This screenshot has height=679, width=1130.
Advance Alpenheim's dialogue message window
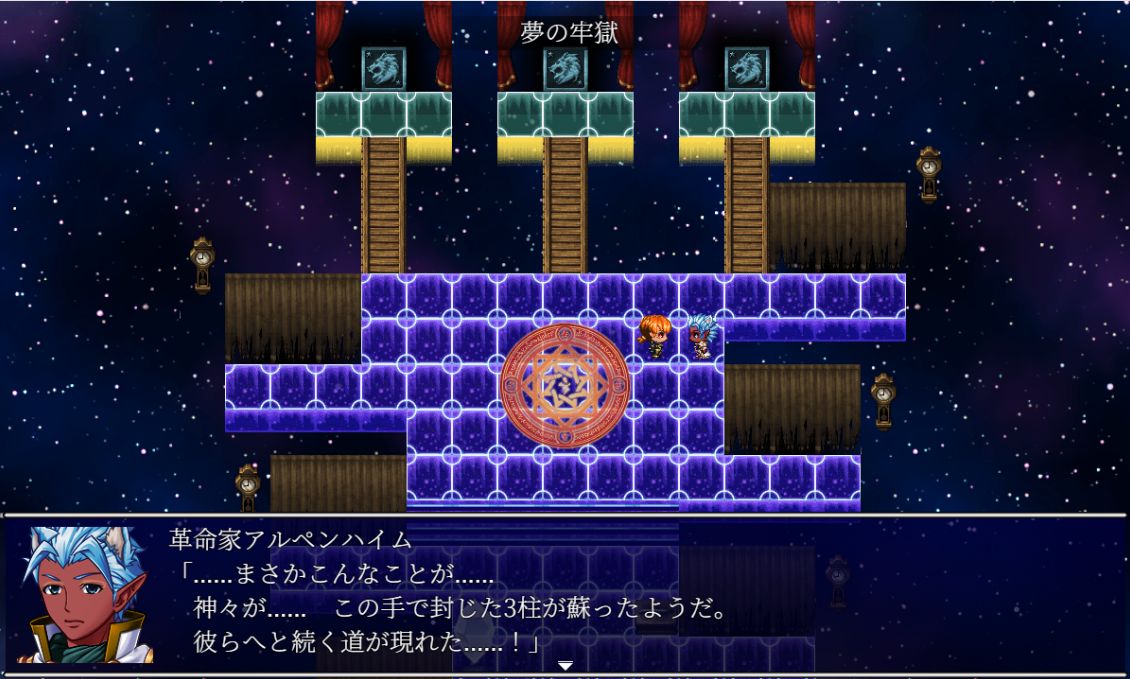(x=600, y=595)
